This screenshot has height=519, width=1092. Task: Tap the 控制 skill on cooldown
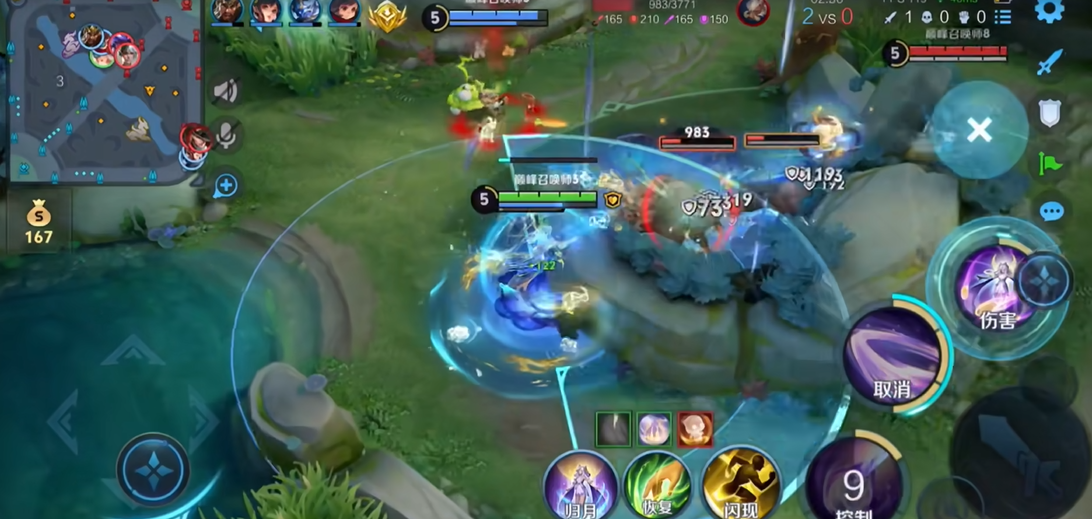(x=854, y=482)
